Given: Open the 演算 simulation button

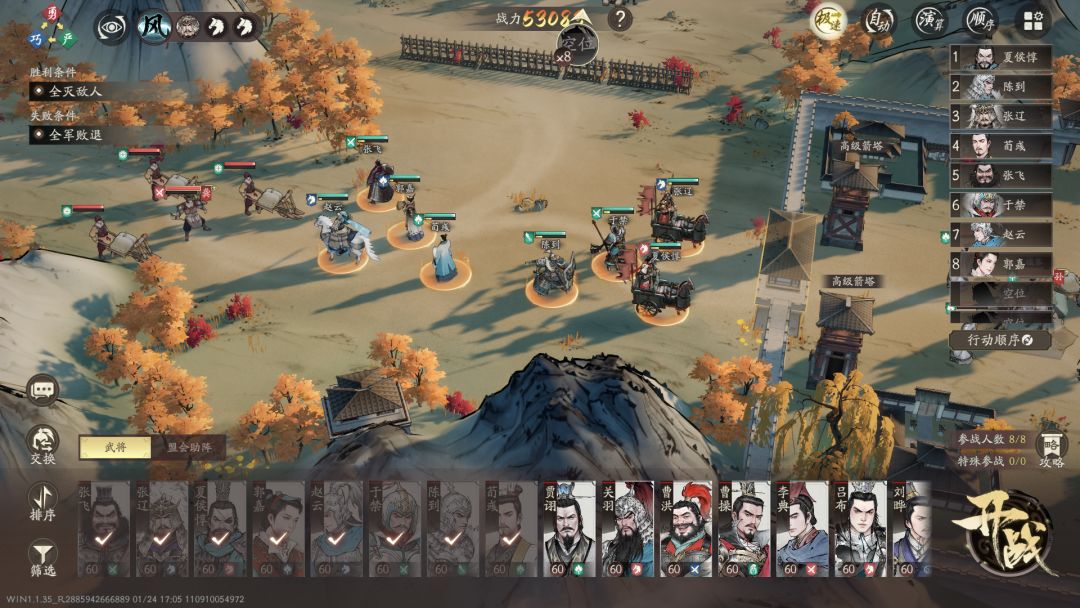Looking at the screenshot, I should pyautogui.click(x=931, y=20).
